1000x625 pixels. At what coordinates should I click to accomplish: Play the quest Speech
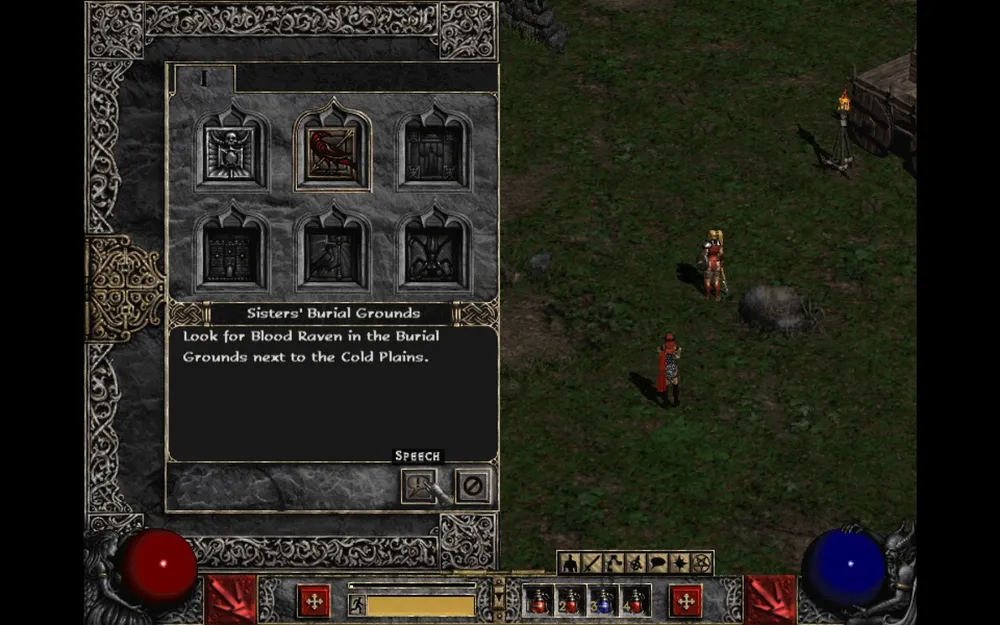coord(419,486)
